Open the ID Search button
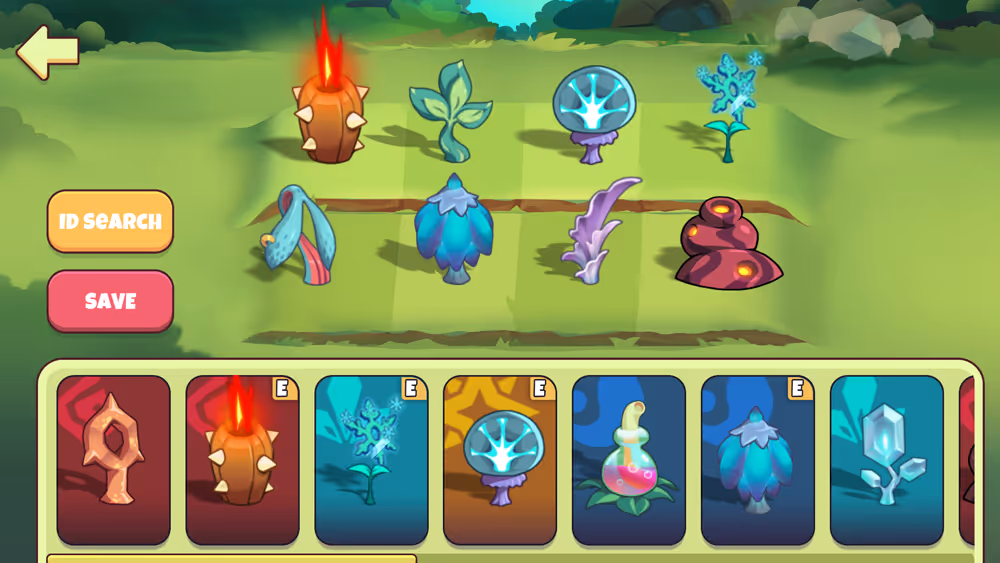Screen dimensions: 1000x563 (110, 221)
